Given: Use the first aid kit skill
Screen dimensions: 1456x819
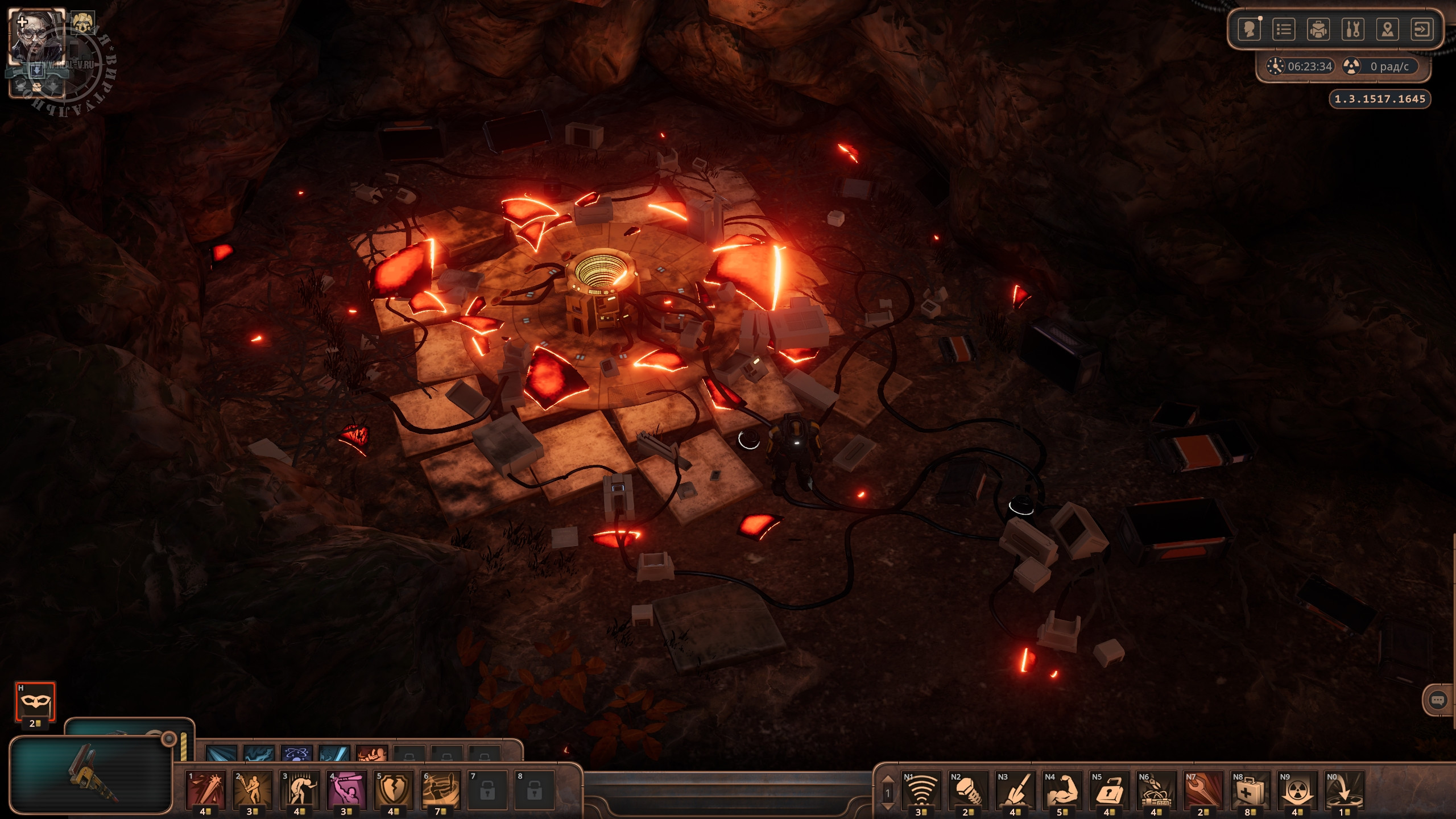Looking at the screenshot, I should (x=1250, y=789).
